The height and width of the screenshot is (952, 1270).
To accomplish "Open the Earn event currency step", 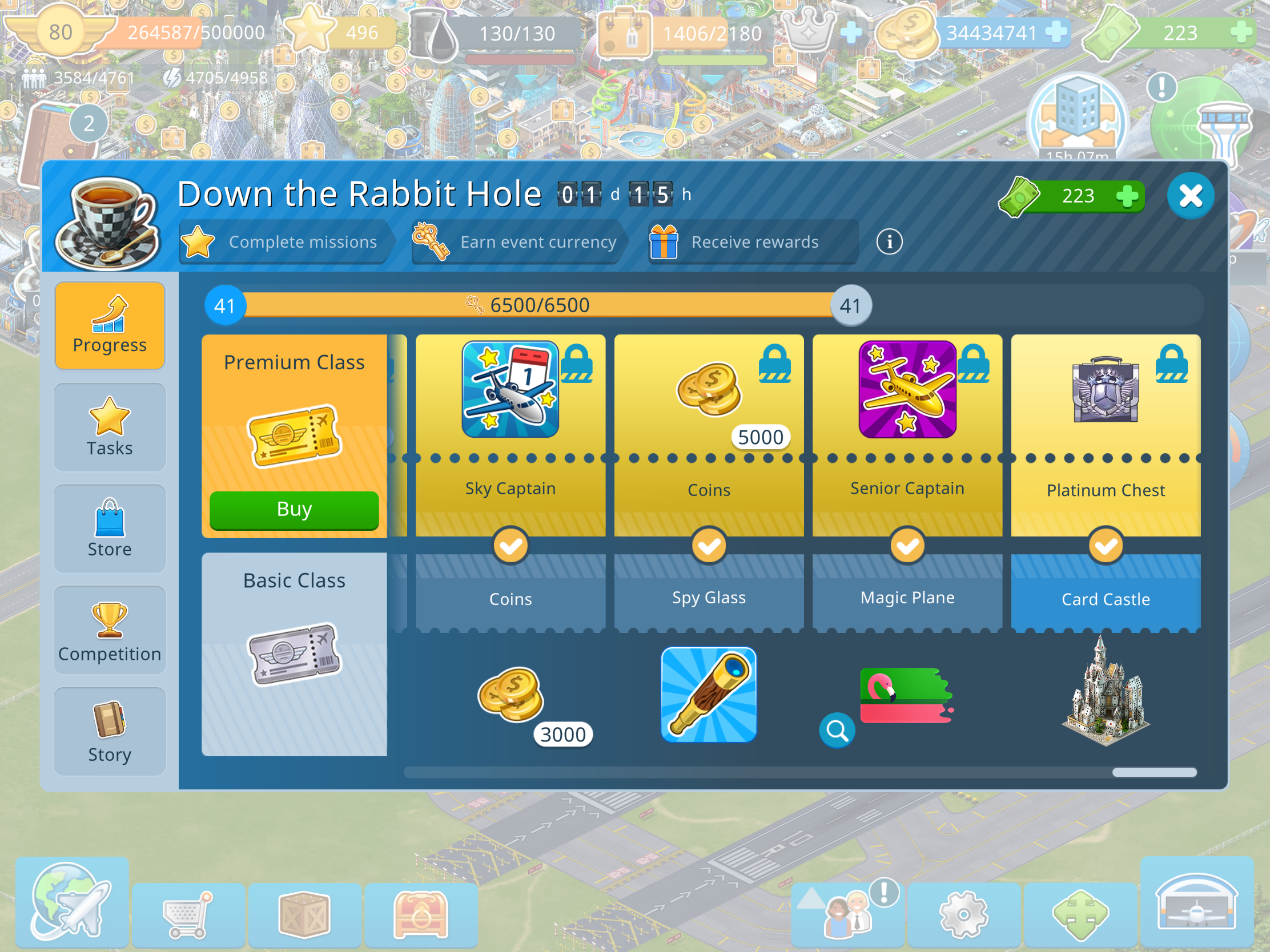I will point(517,242).
